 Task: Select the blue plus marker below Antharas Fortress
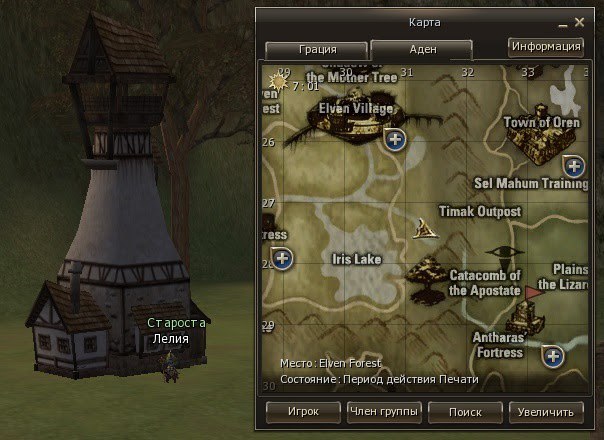pos(553,356)
